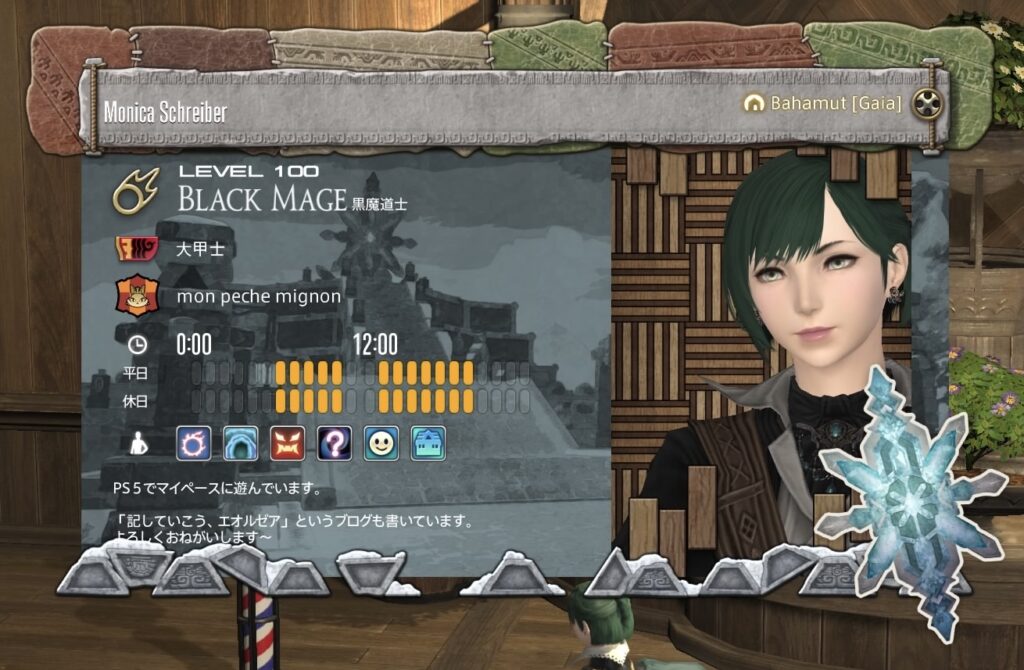Choose the smiley face activity icon
This screenshot has height=670, width=1024.
tap(381, 443)
